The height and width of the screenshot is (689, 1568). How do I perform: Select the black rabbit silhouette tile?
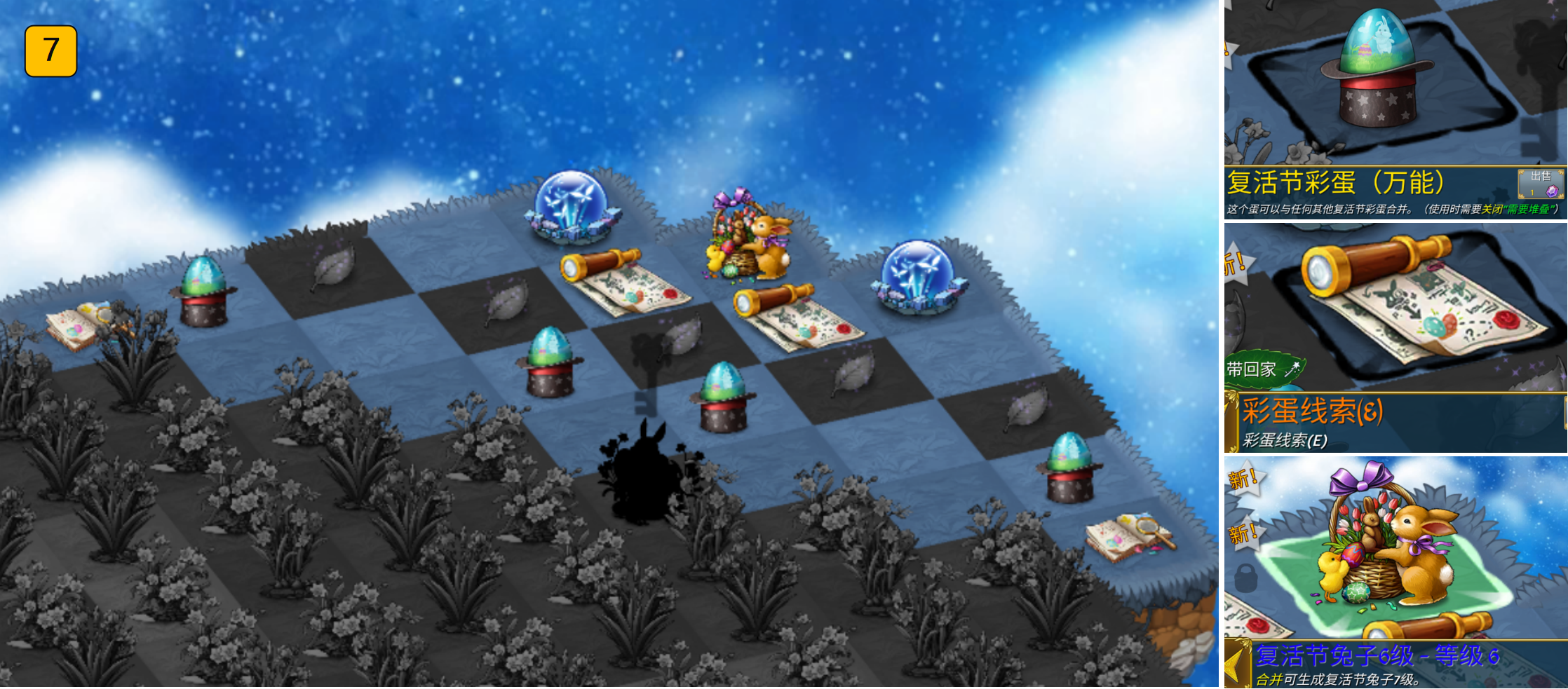point(644,475)
